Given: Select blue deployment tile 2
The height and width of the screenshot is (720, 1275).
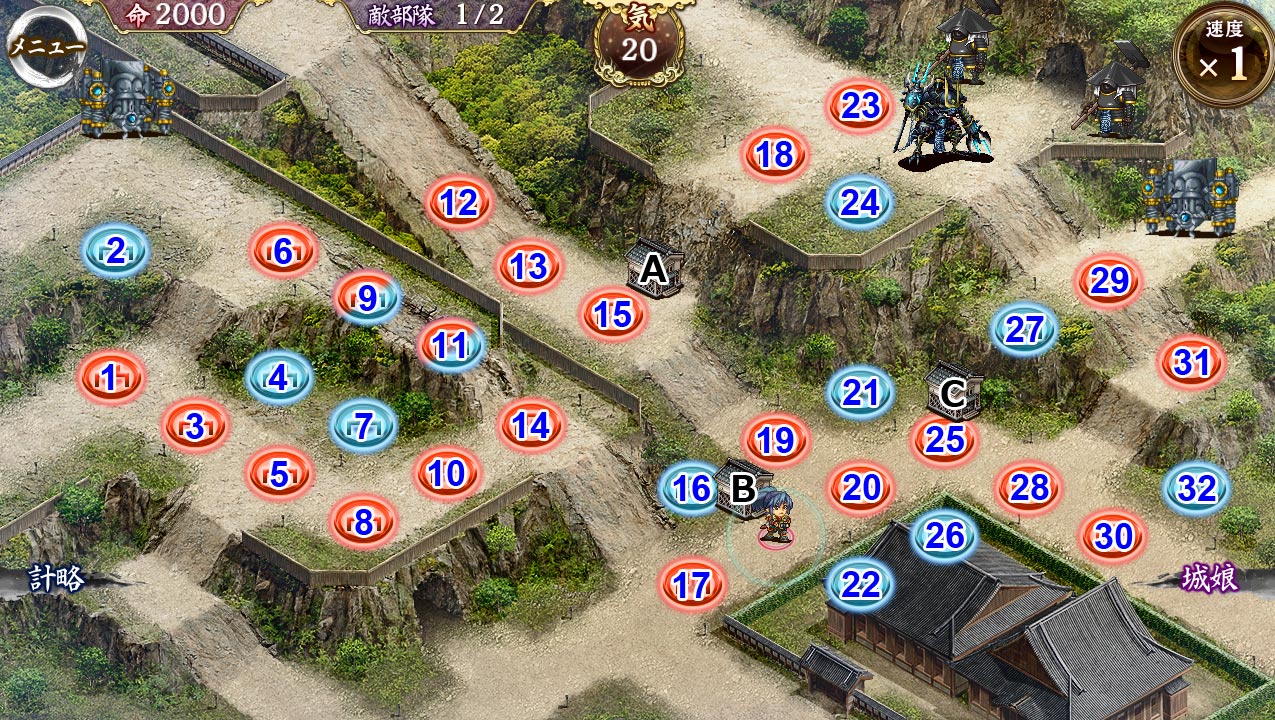Looking at the screenshot, I should tap(115, 251).
